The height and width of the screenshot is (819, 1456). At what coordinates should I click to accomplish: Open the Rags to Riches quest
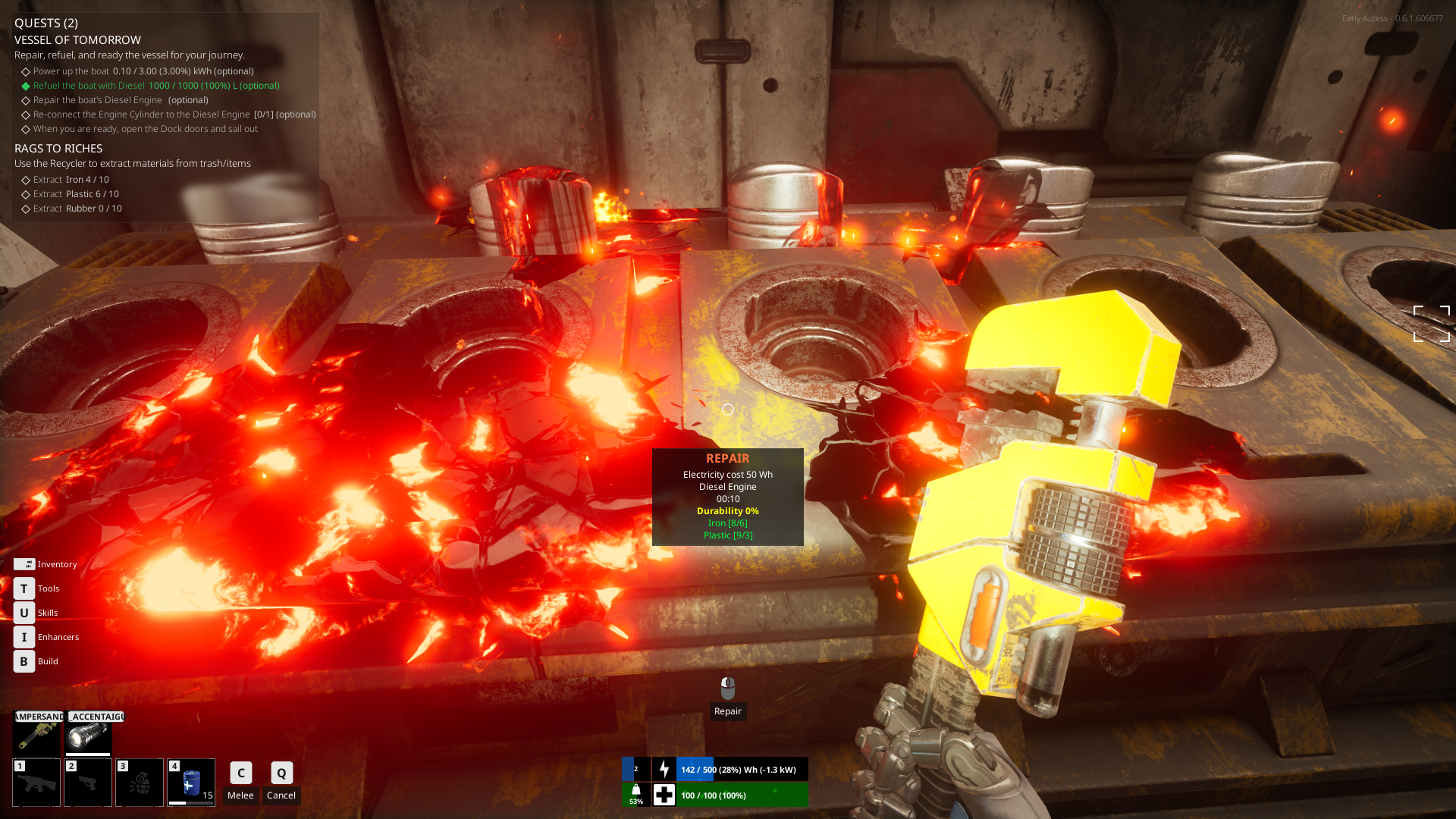58,149
